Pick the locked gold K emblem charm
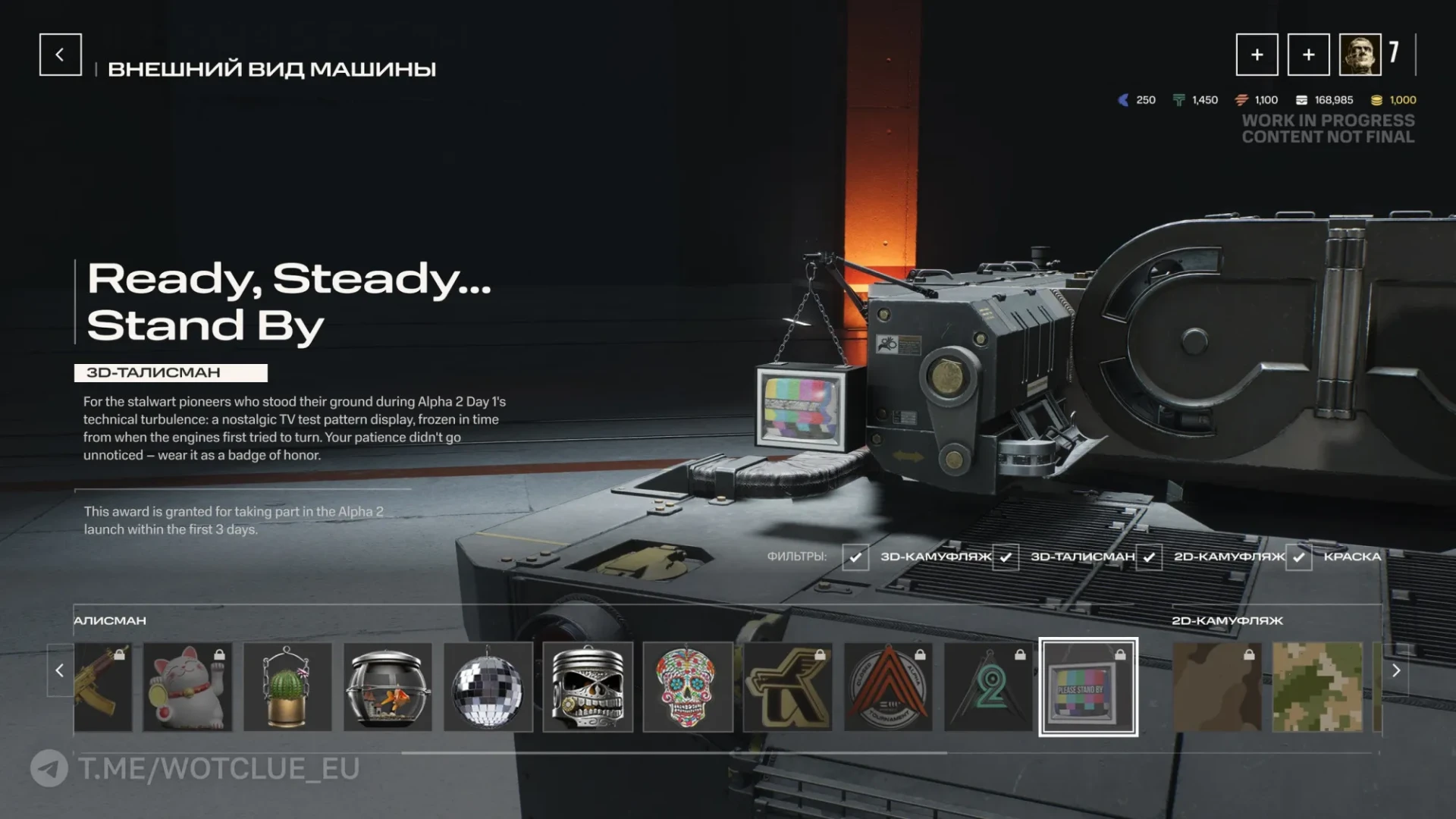 coord(788,687)
